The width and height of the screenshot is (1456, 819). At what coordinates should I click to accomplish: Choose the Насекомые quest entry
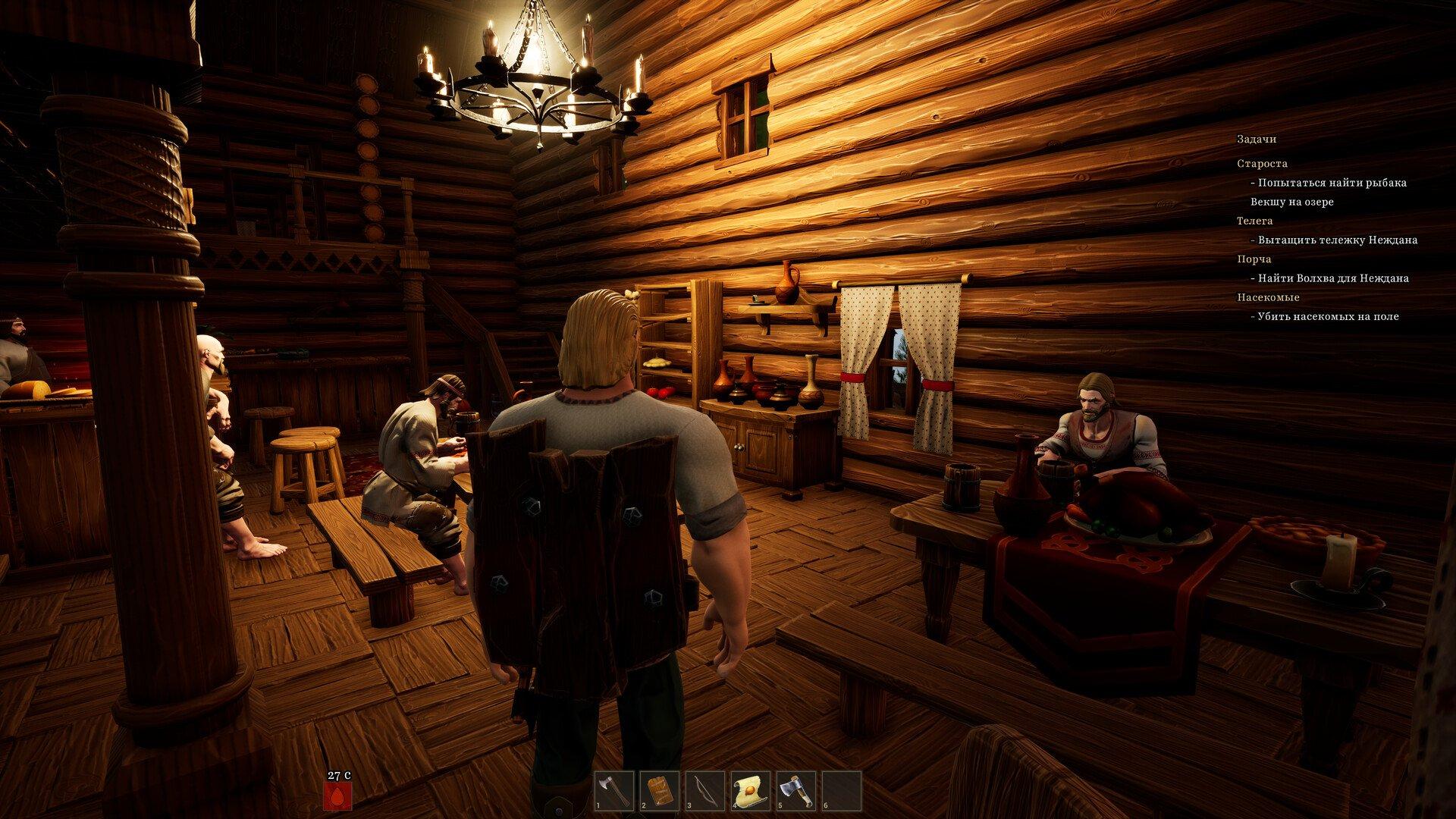[1268, 297]
